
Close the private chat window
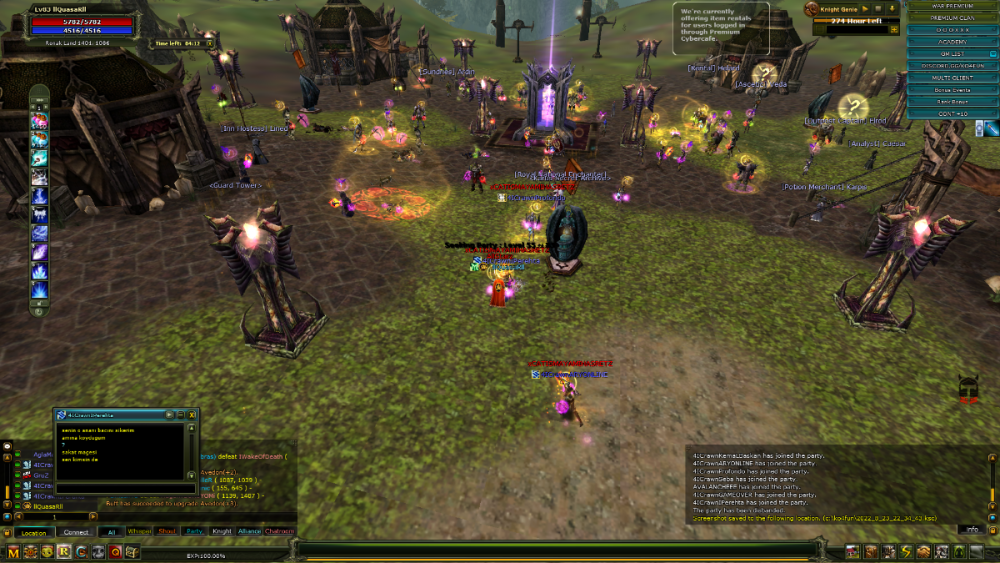point(192,414)
